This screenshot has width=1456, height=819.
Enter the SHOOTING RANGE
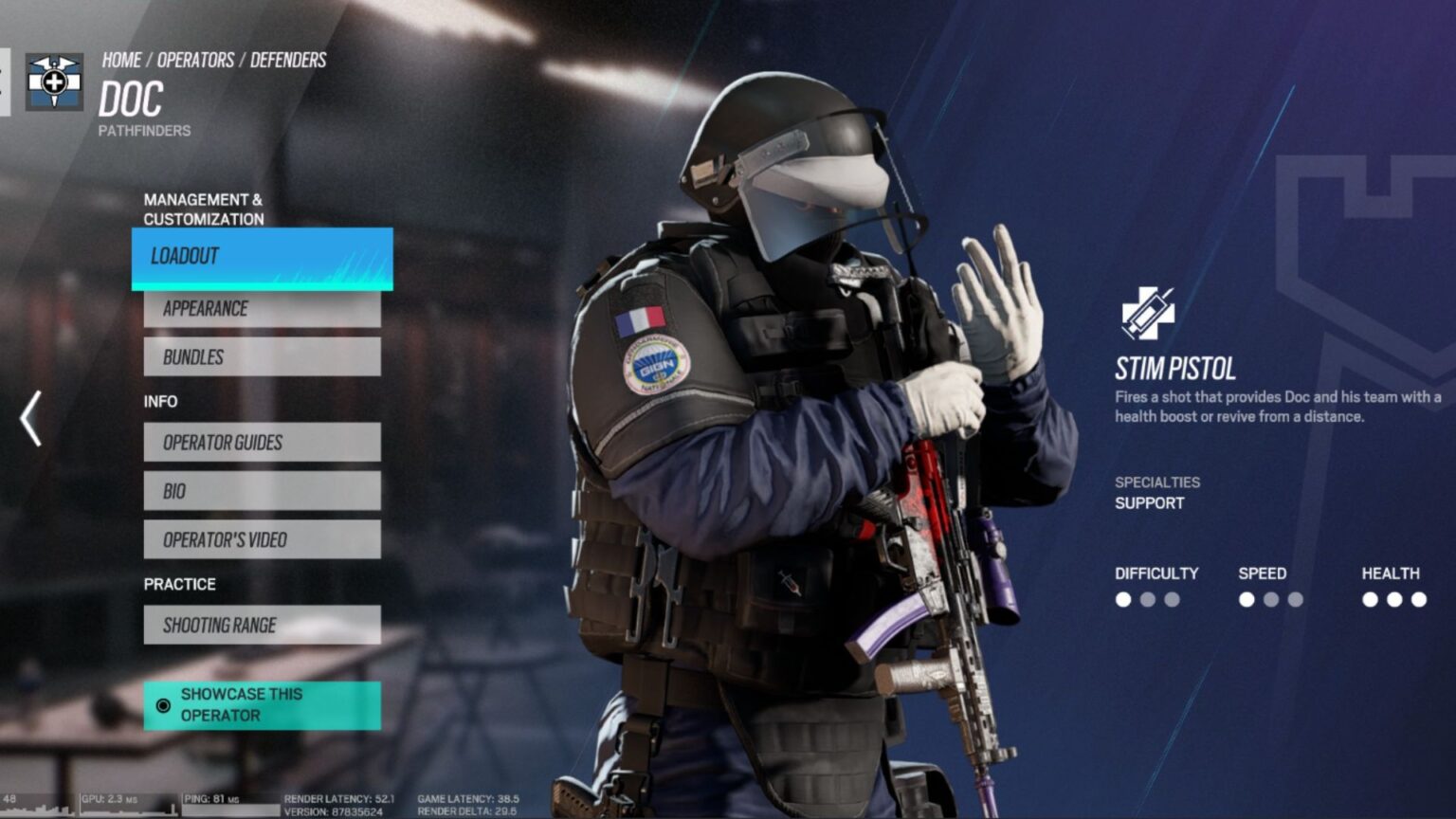[262, 625]
